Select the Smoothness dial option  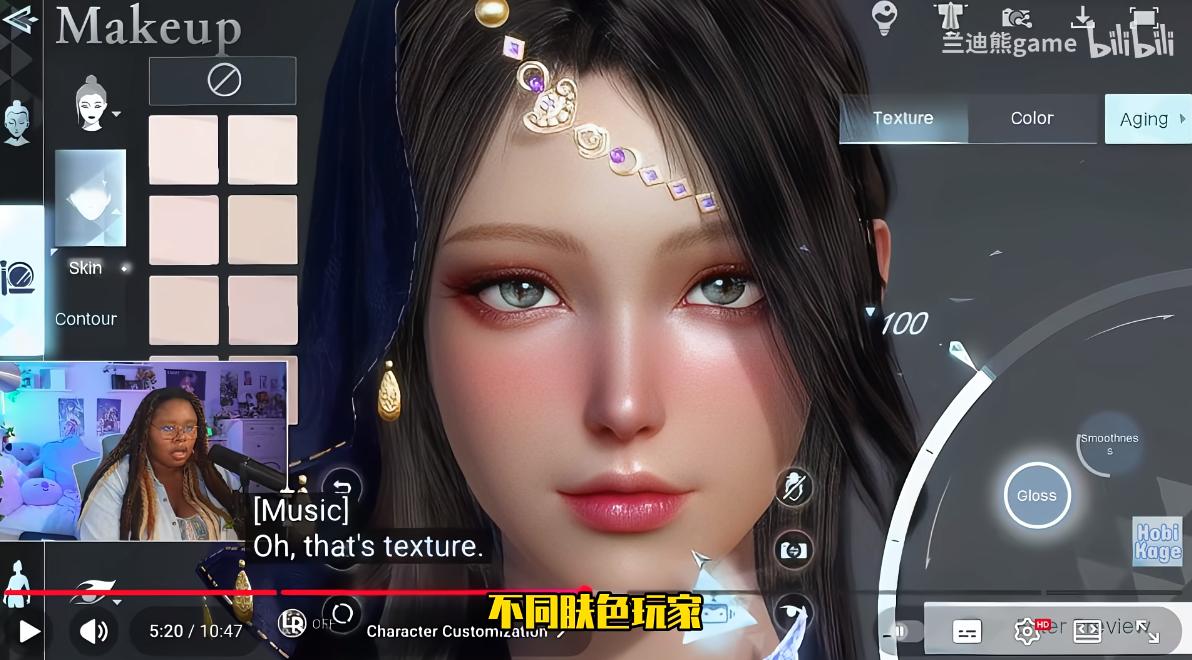[x=1109, y=444]
